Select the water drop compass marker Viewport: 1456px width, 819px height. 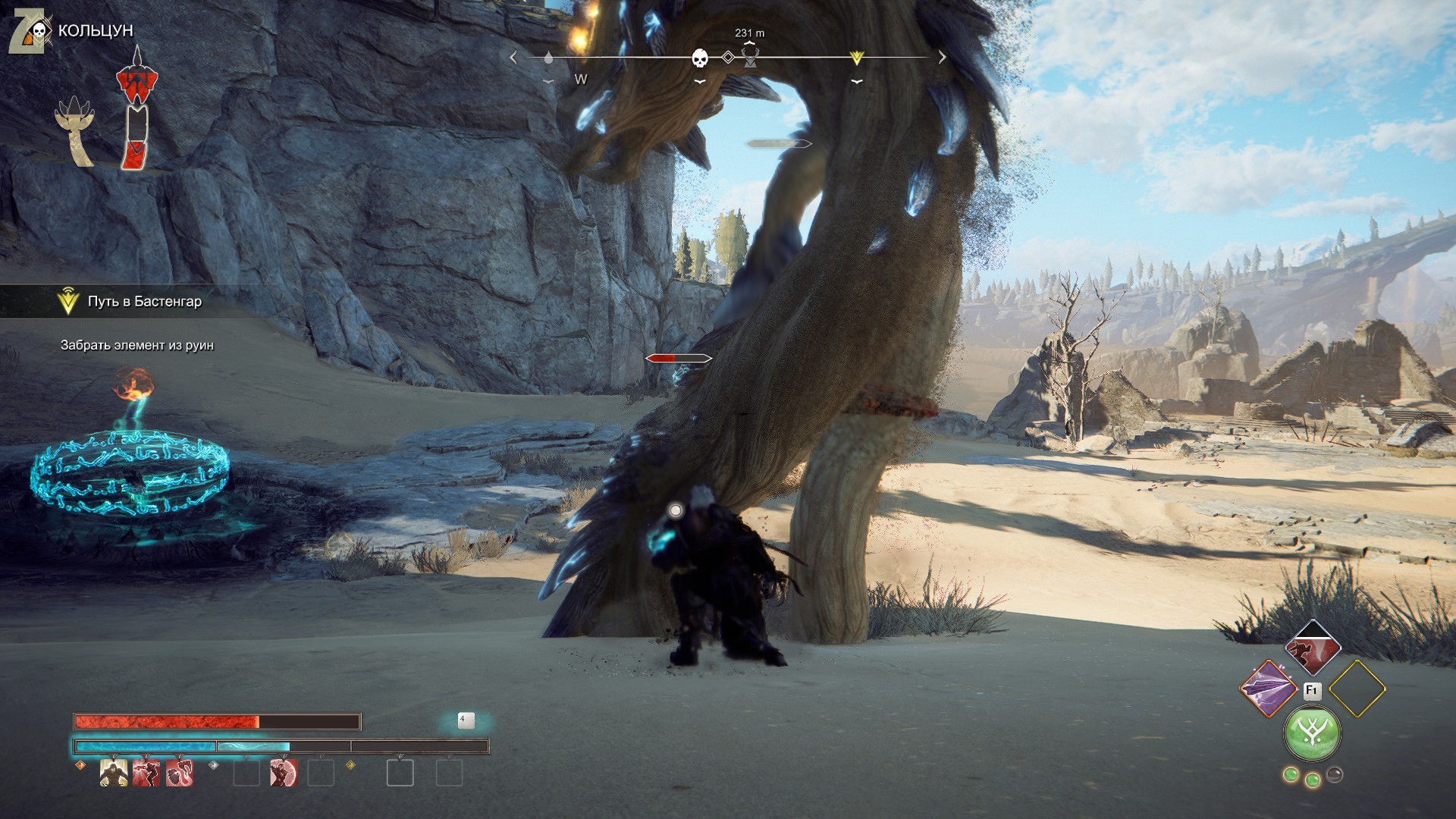(548, 58)
